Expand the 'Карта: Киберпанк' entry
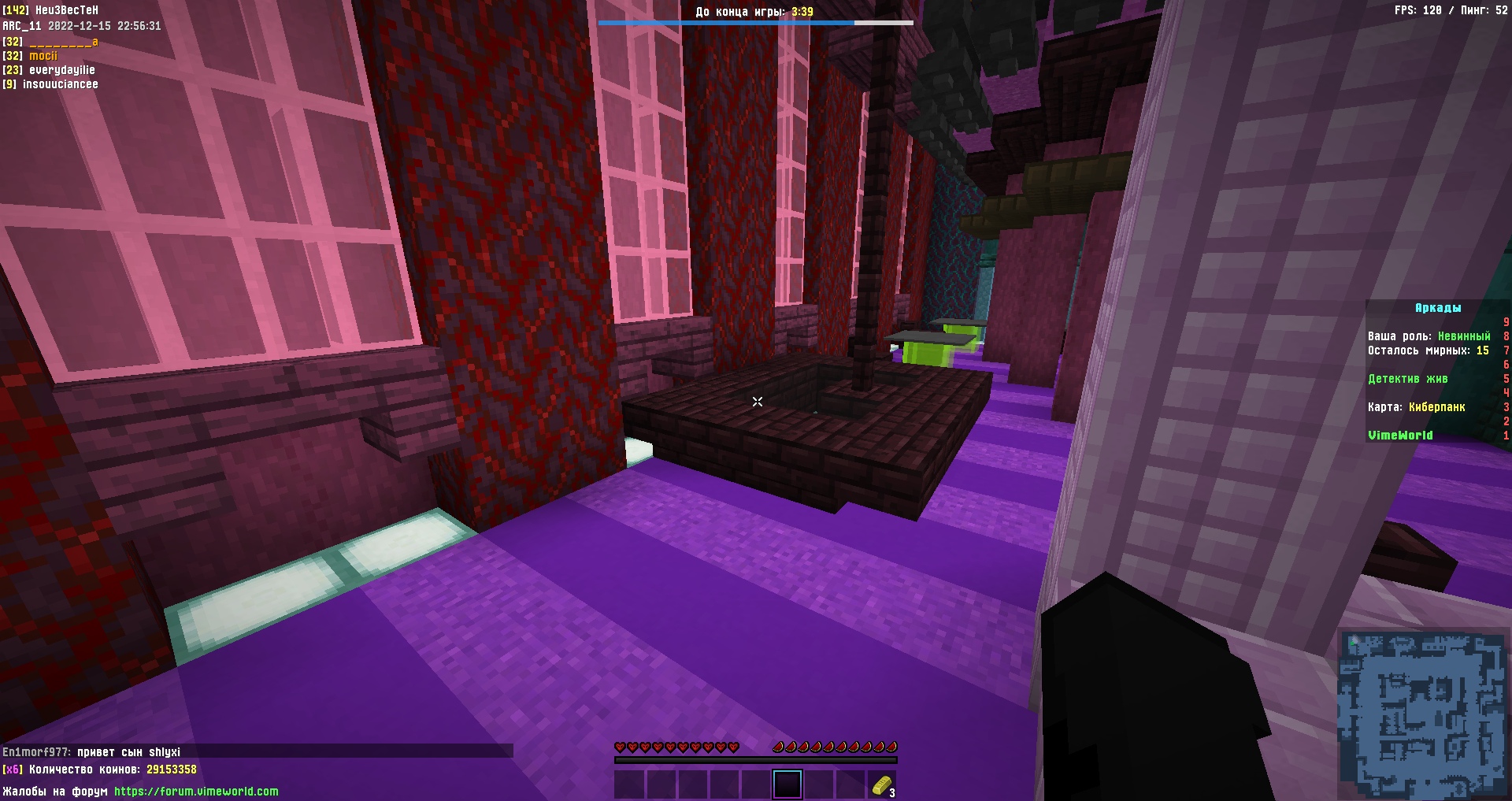Viewport: 1512px width, 801px height. pyautogui.click(x=1417, y=407)
